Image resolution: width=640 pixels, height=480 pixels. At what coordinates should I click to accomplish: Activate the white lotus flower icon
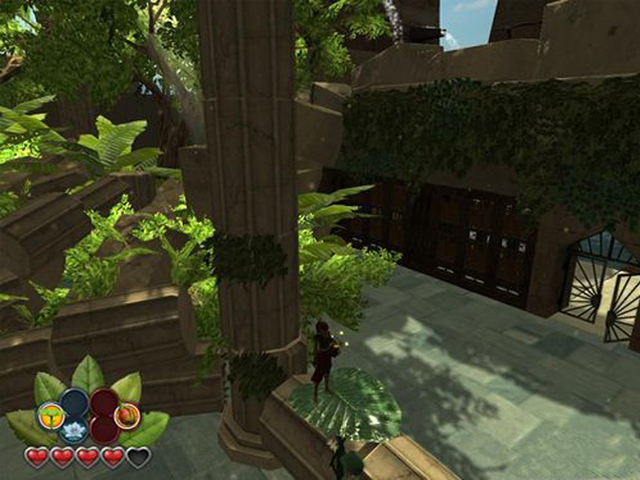[75, 431]
